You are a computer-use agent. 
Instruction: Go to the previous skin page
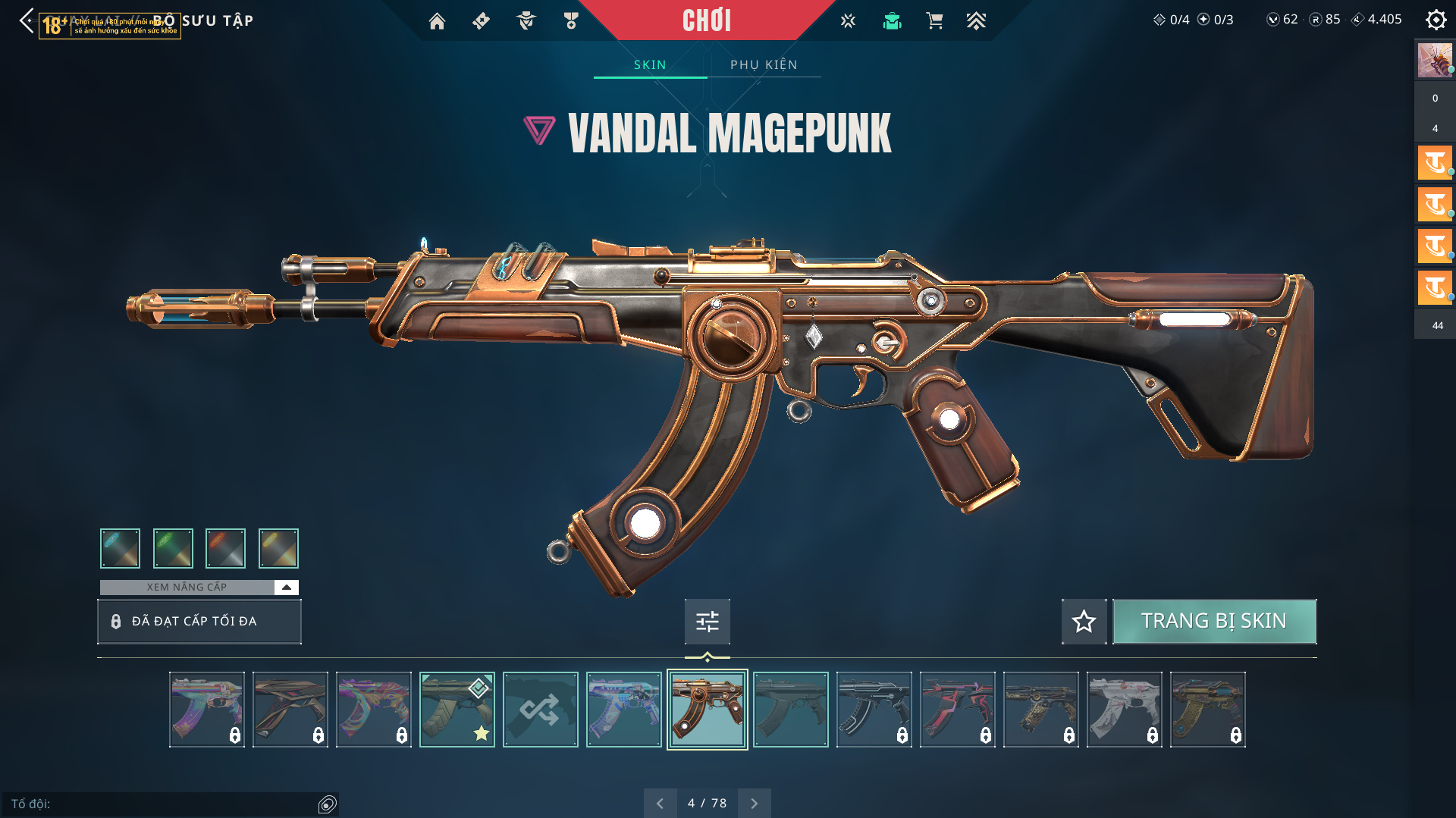[x=660, y=803]
